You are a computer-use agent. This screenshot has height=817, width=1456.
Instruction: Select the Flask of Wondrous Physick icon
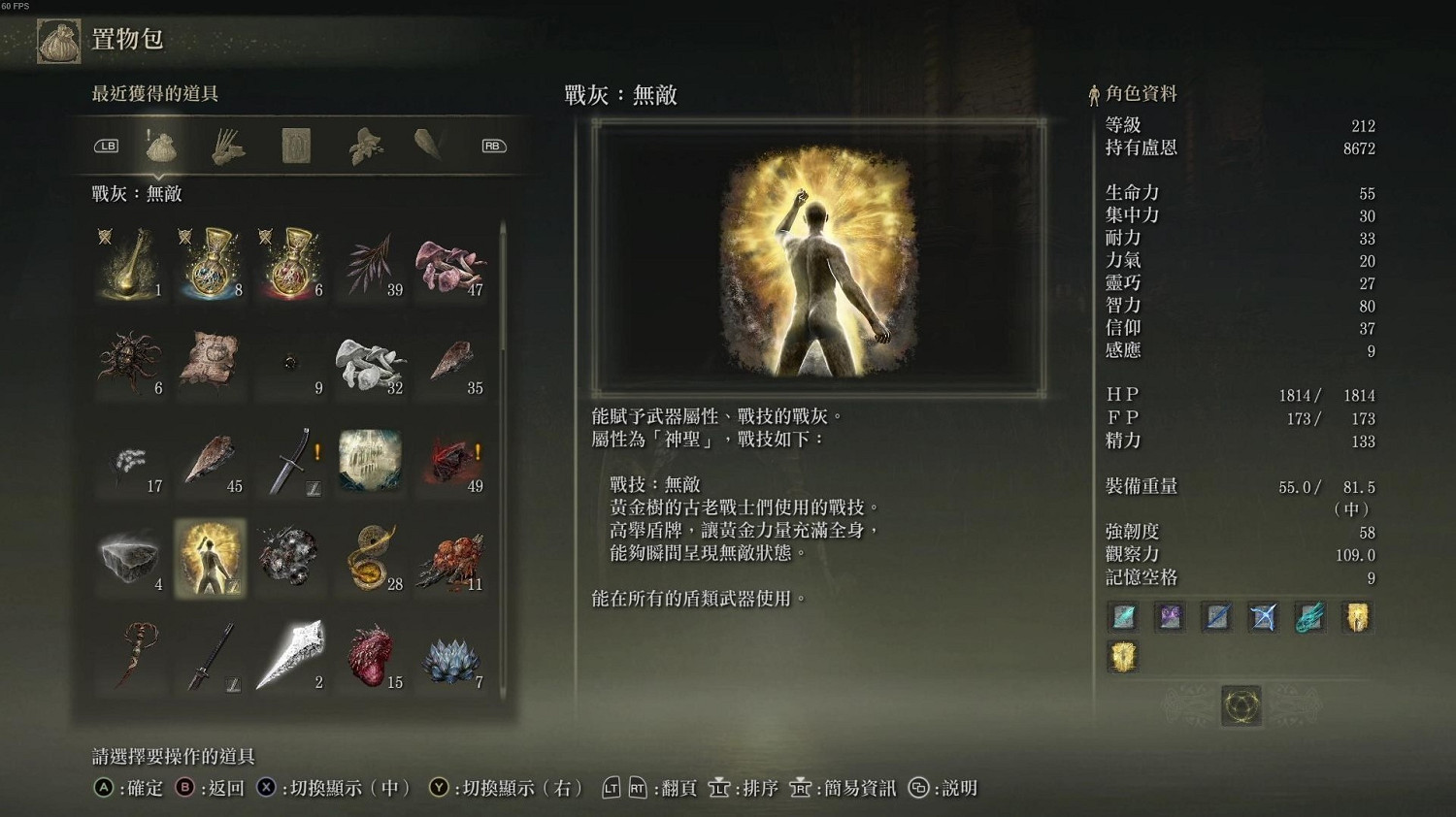(130, 264)
